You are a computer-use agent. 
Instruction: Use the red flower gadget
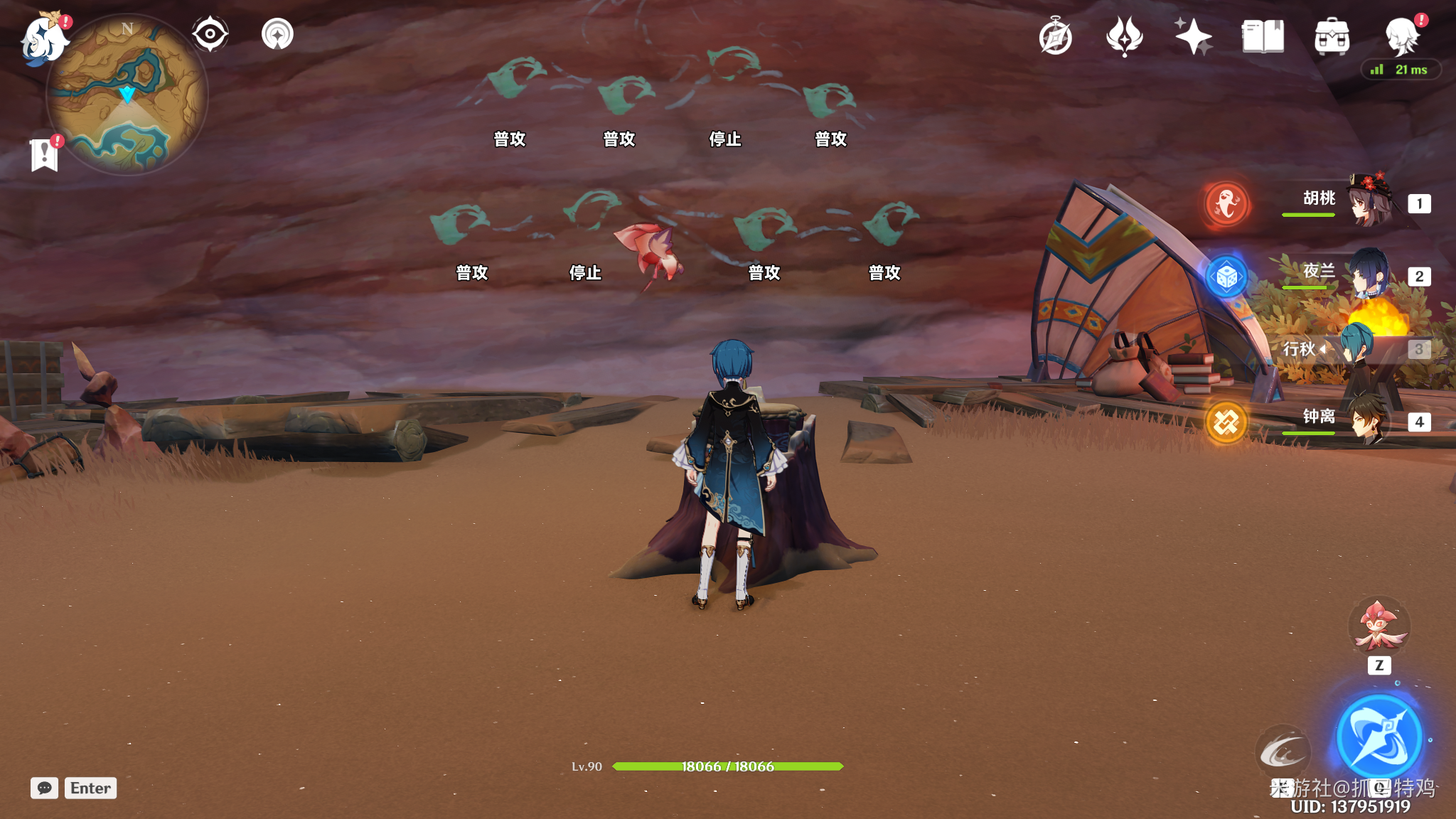click(x=1379, y=626)
